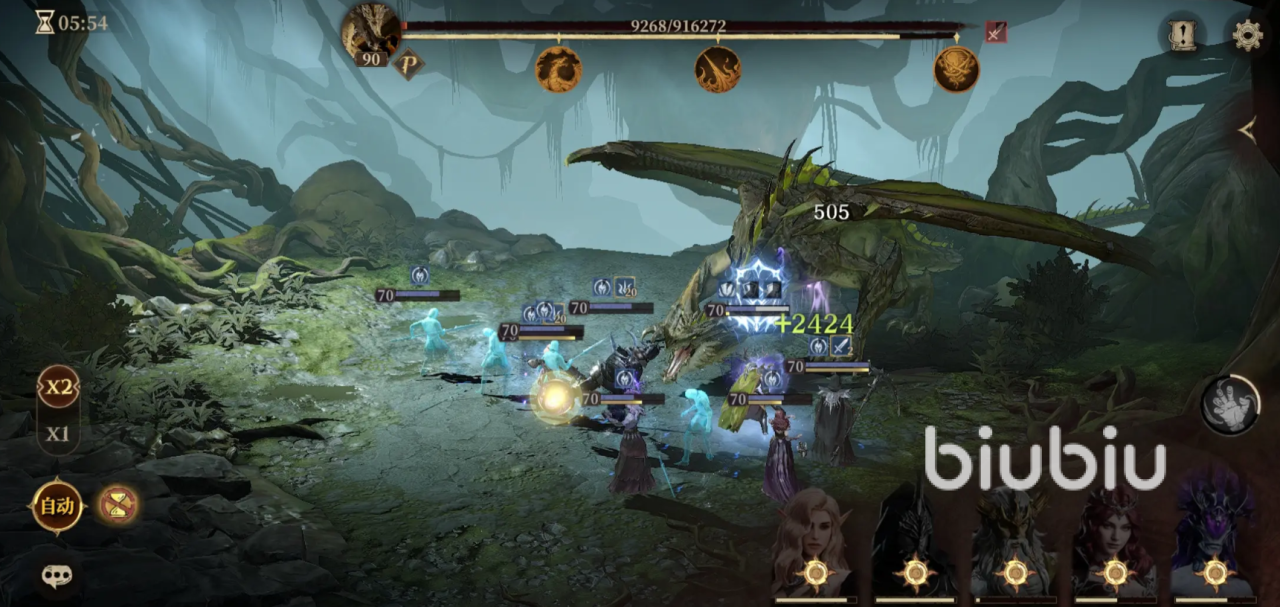Screen dimensions: 1280x607
Task: Set battle speed to X1
Action: click(x=59, y=434)
